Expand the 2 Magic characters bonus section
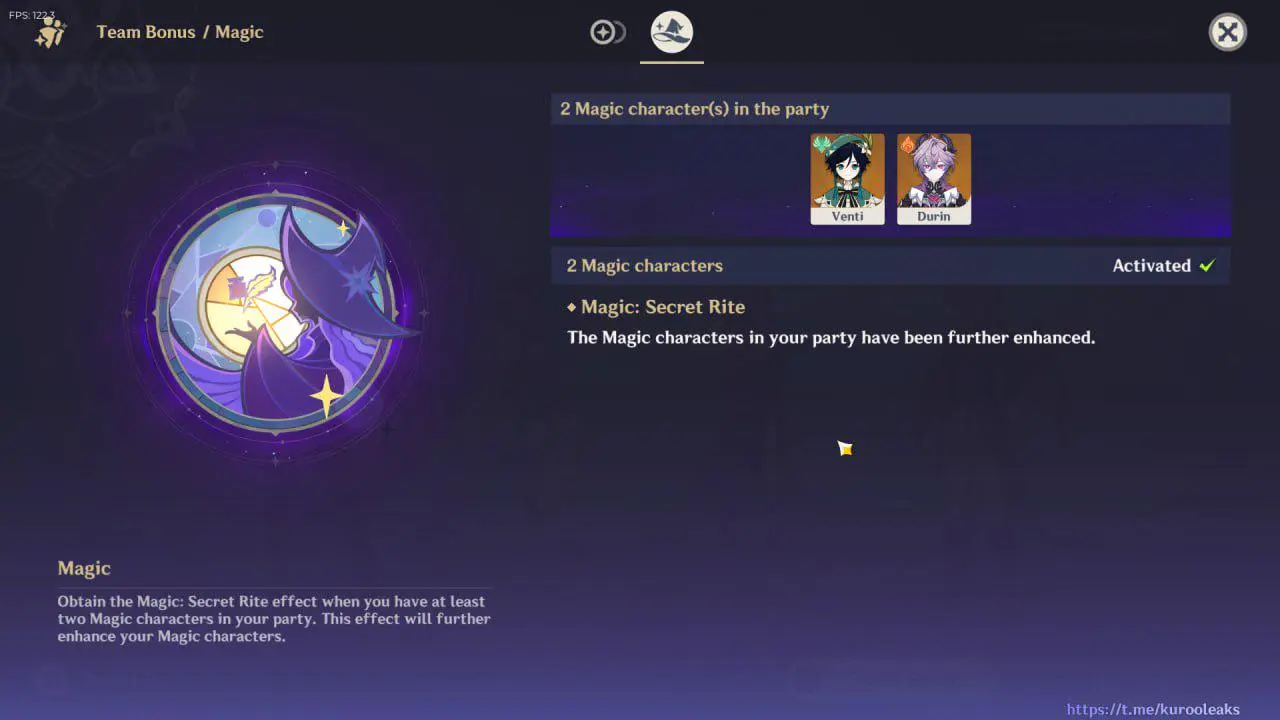This screenshot has height=720, width=1280. pos(644,265)
